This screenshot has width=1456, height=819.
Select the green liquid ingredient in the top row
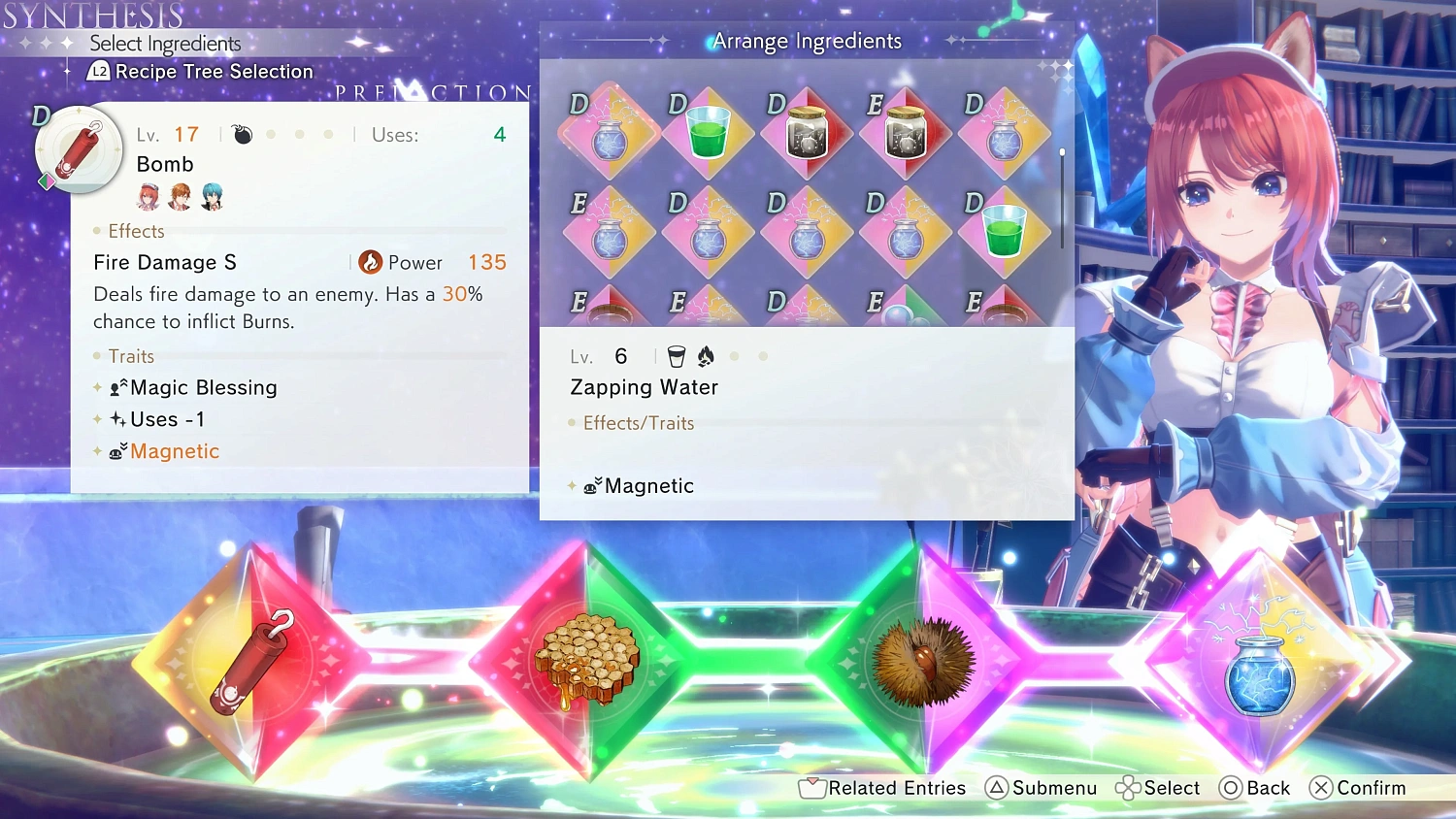707,134
